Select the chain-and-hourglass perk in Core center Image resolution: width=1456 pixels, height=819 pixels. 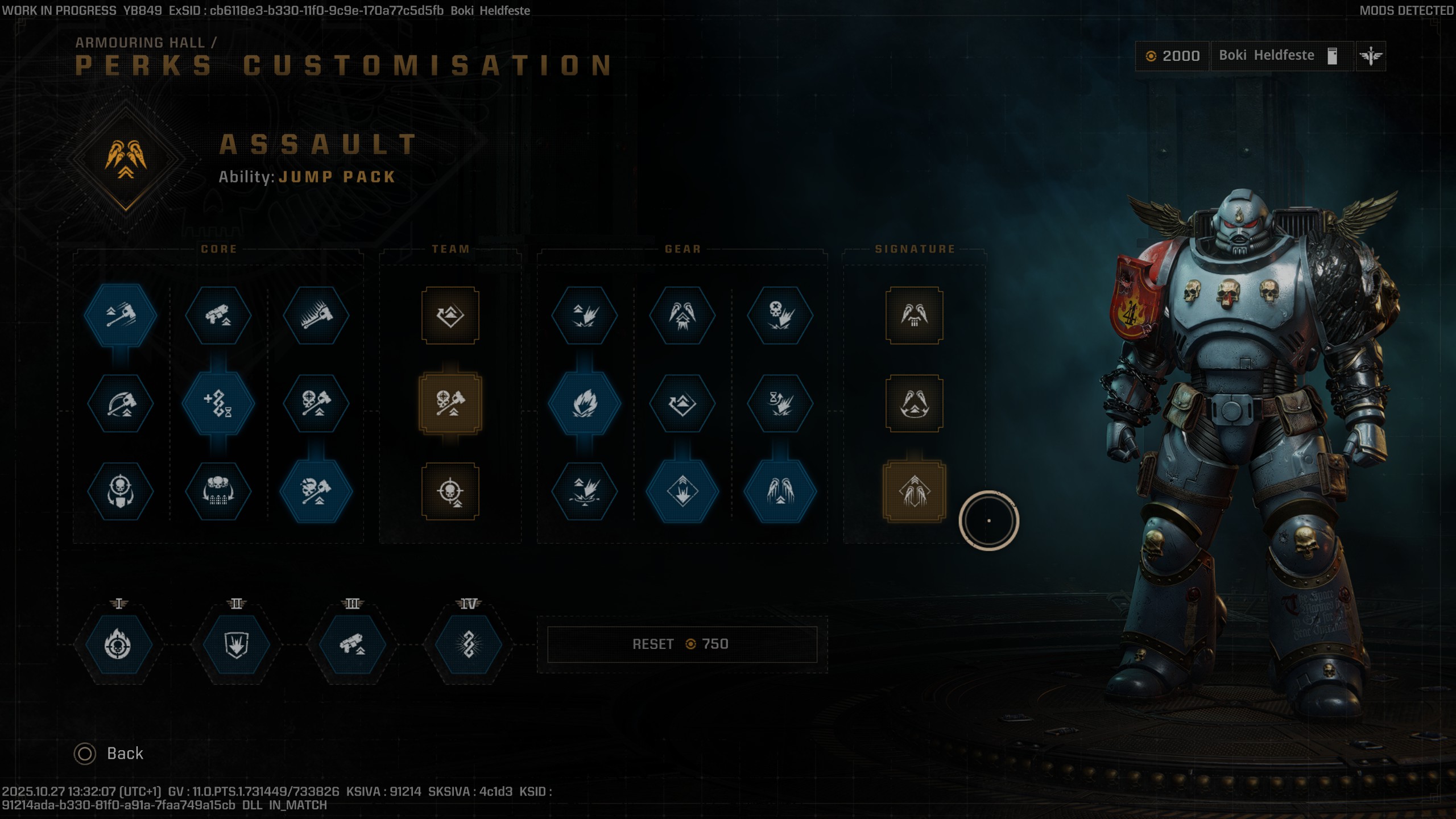pyautogui.click(x=220, y=404)
